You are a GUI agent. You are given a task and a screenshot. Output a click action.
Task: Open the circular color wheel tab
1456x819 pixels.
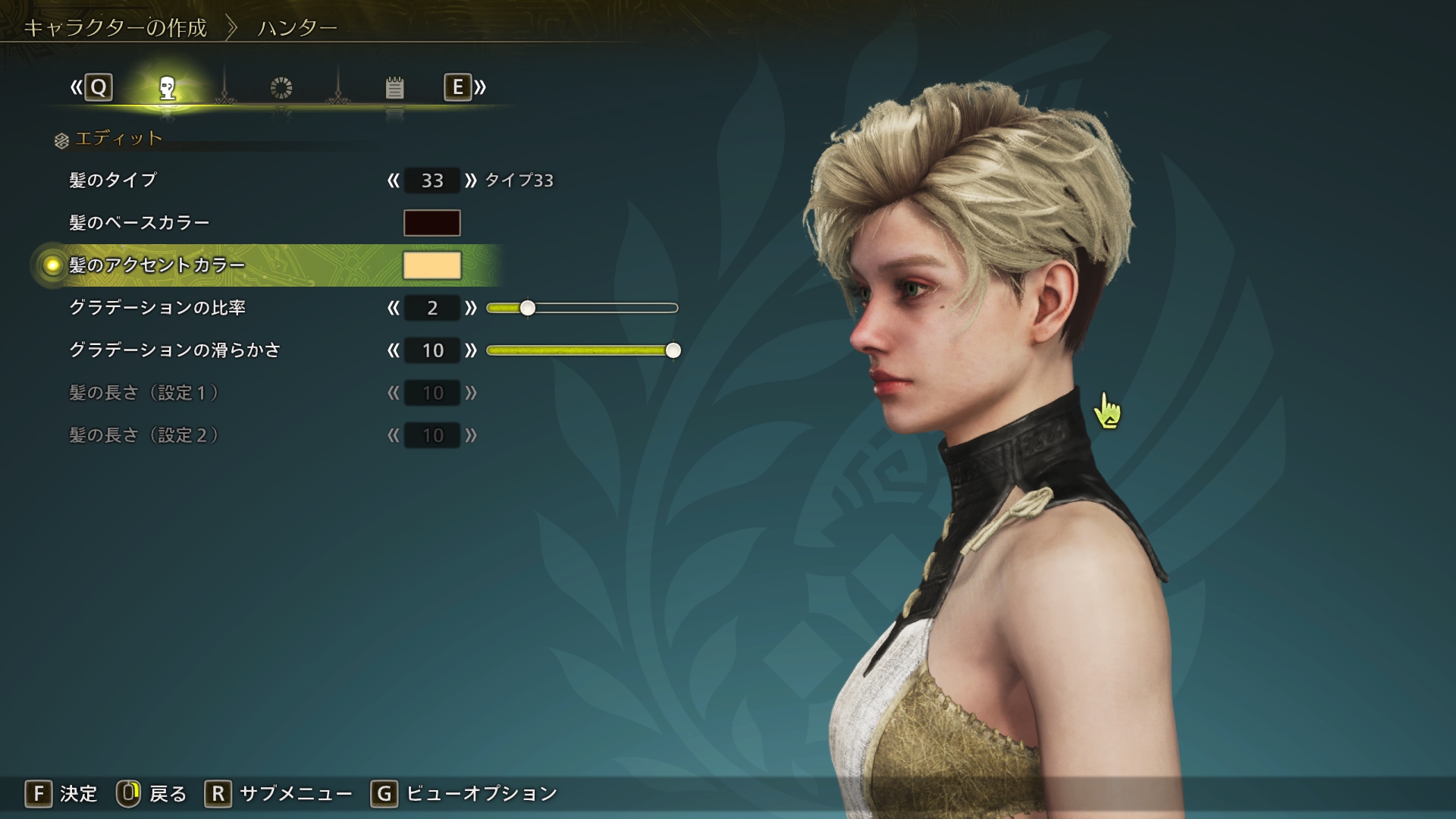(281, 88)
